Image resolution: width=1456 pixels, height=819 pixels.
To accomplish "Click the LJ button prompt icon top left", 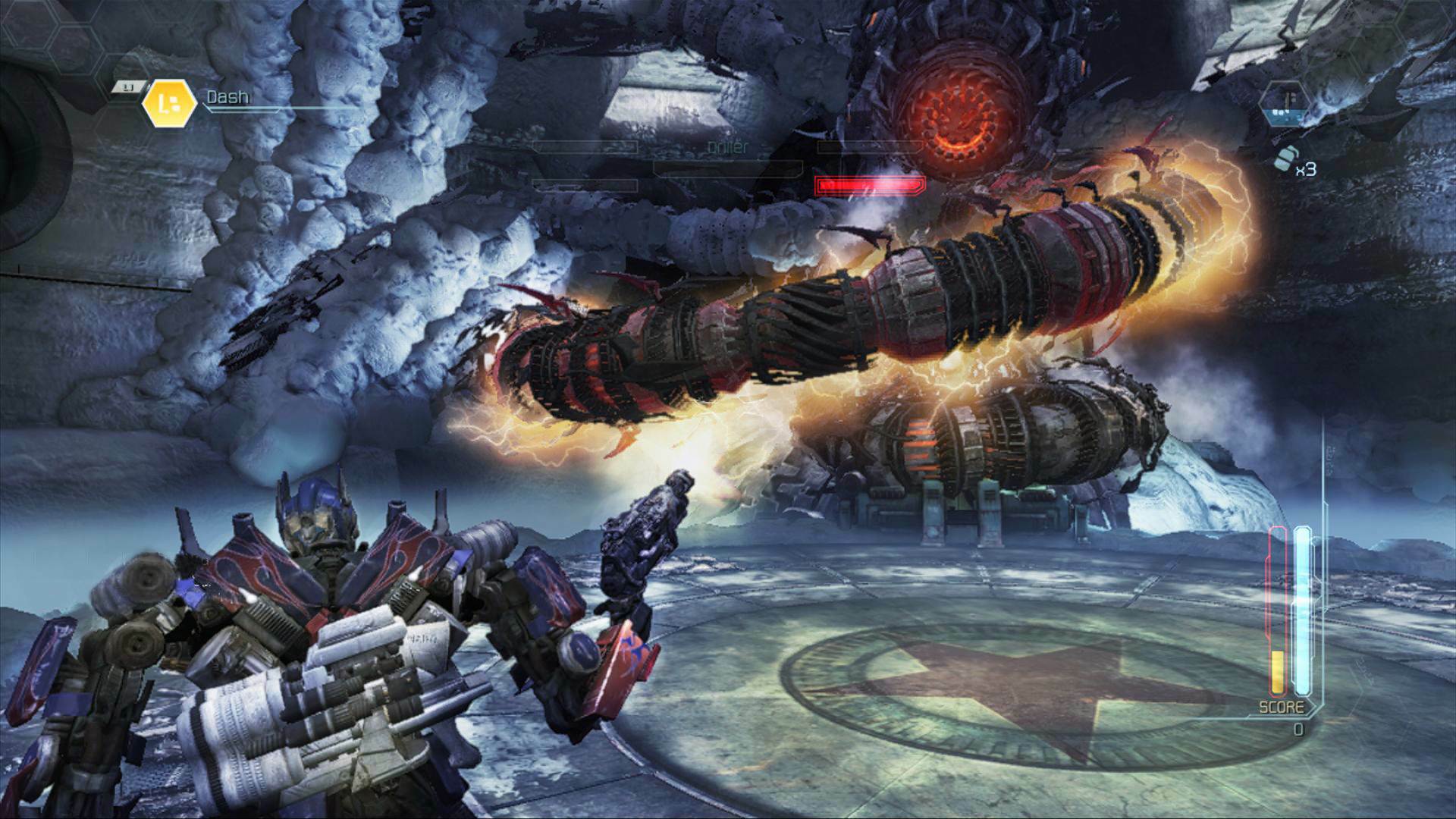I will tap(127, 86).
